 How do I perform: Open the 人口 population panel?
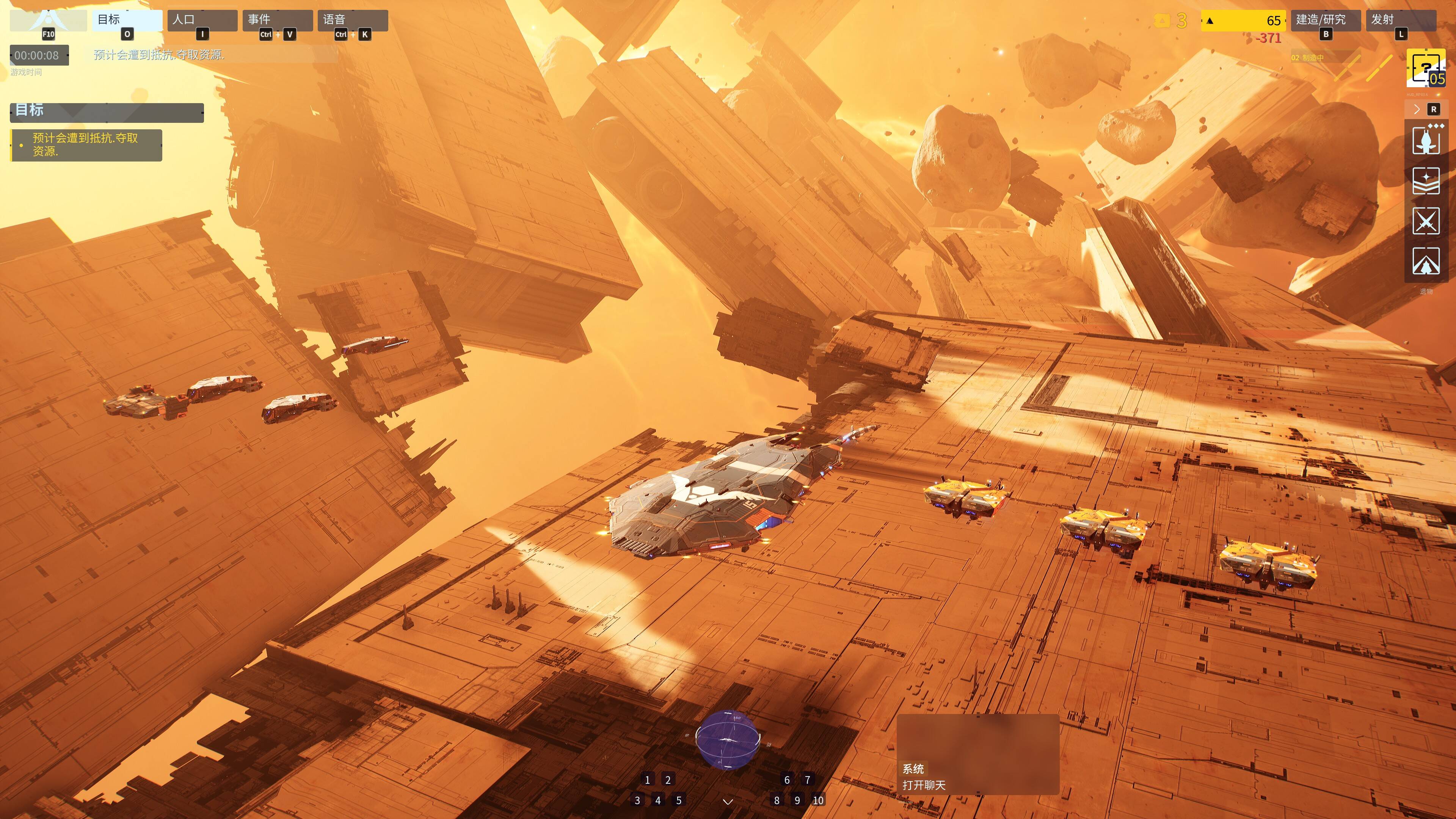202,20
